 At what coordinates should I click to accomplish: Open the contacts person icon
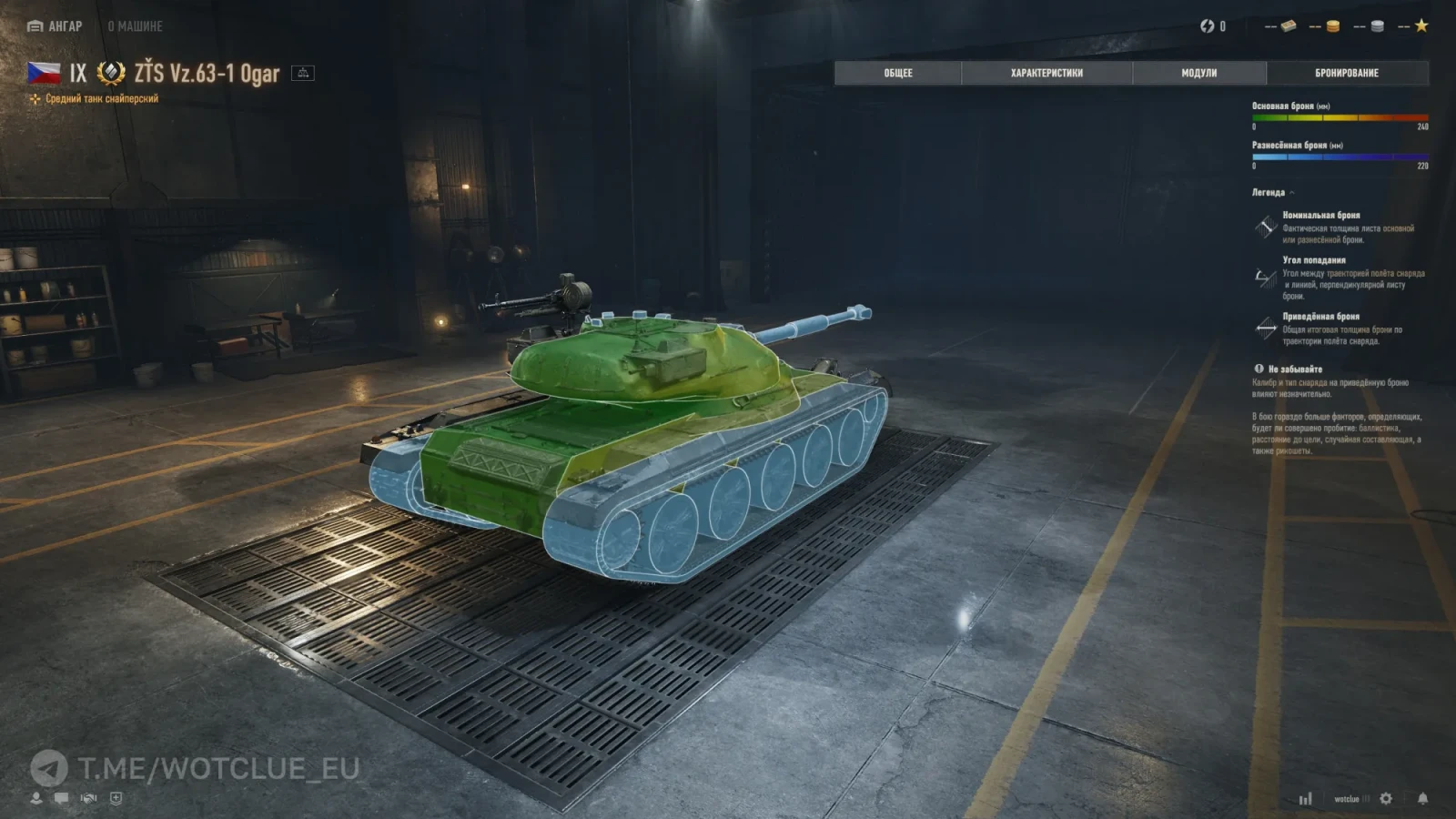pos(36,798)
